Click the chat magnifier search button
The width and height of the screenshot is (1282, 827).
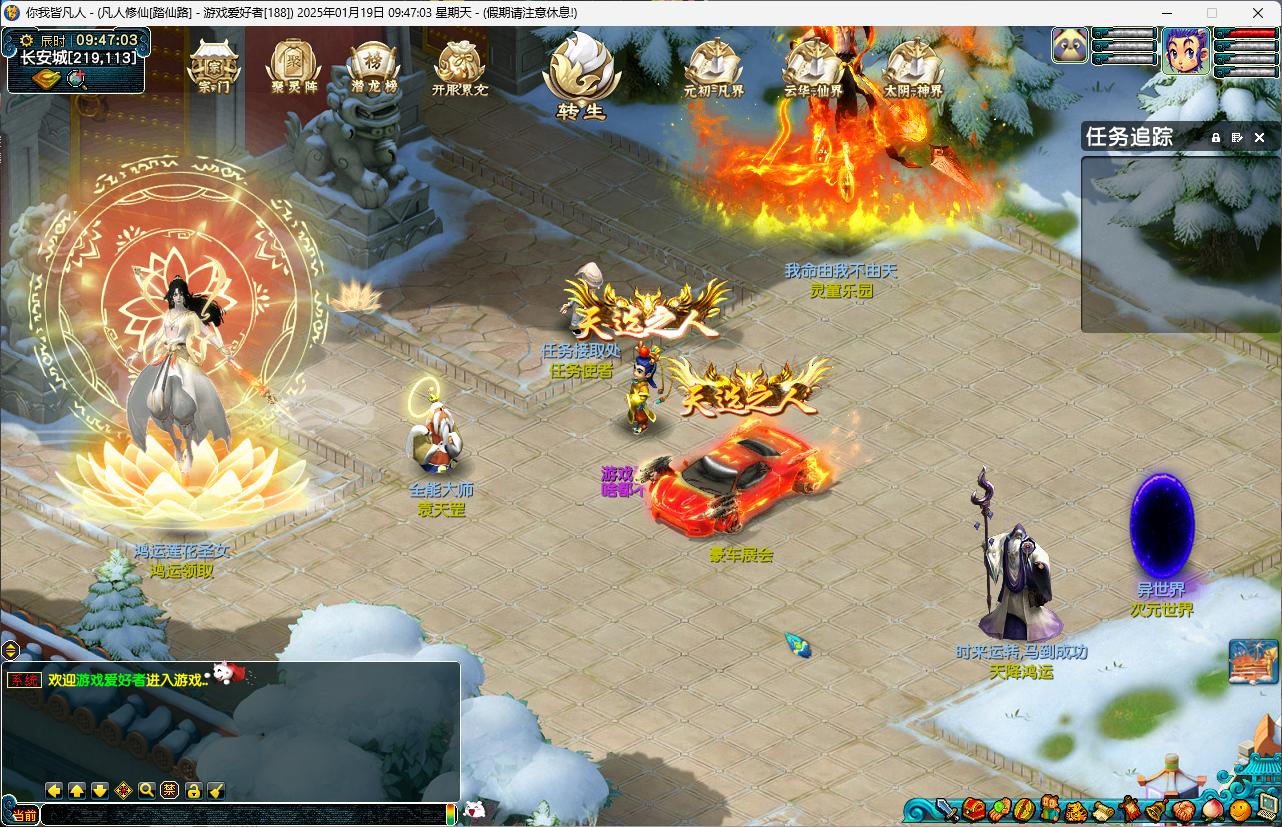coord(146,791)
